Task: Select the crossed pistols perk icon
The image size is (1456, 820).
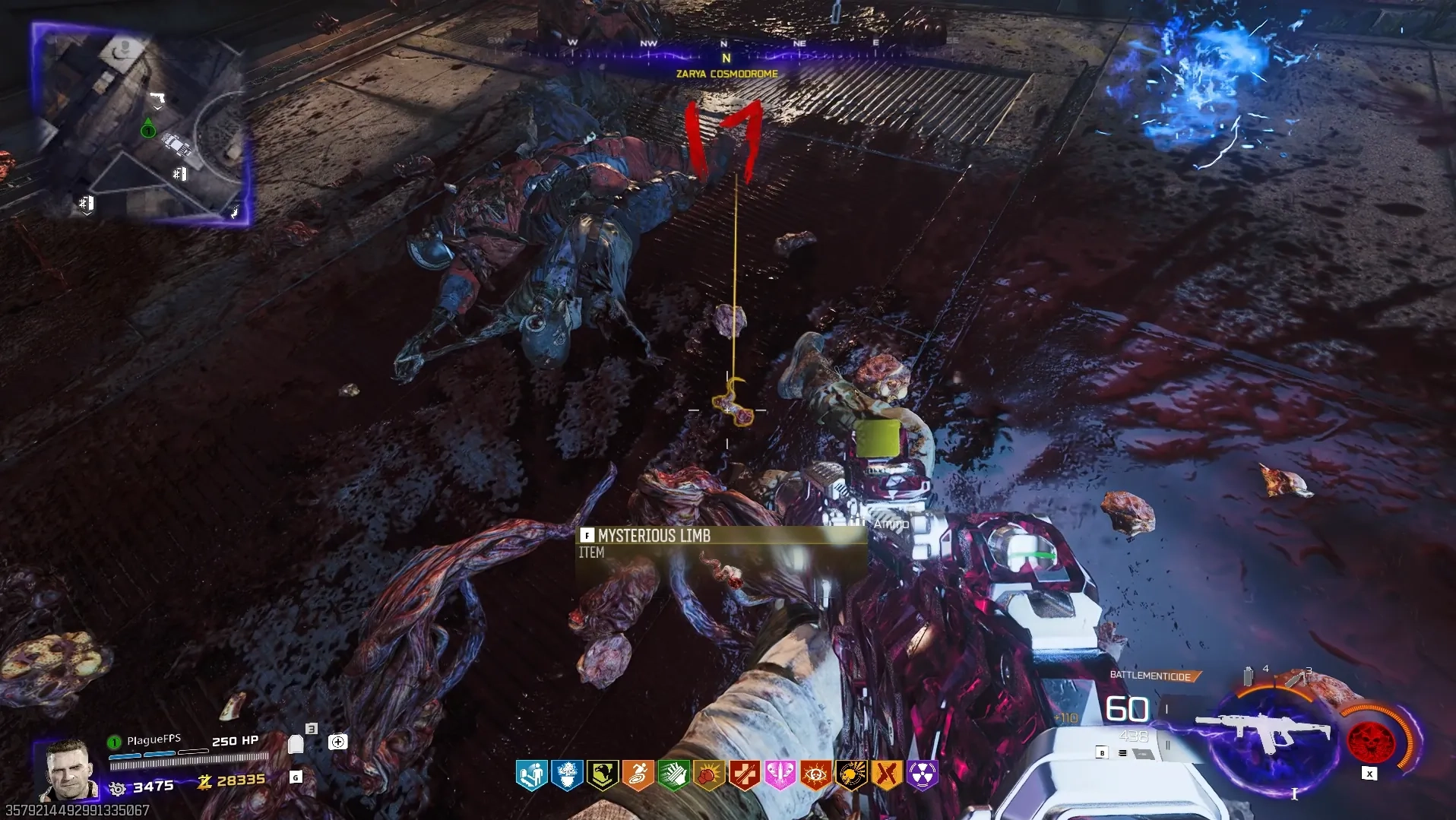Action: tap(886, 775)
